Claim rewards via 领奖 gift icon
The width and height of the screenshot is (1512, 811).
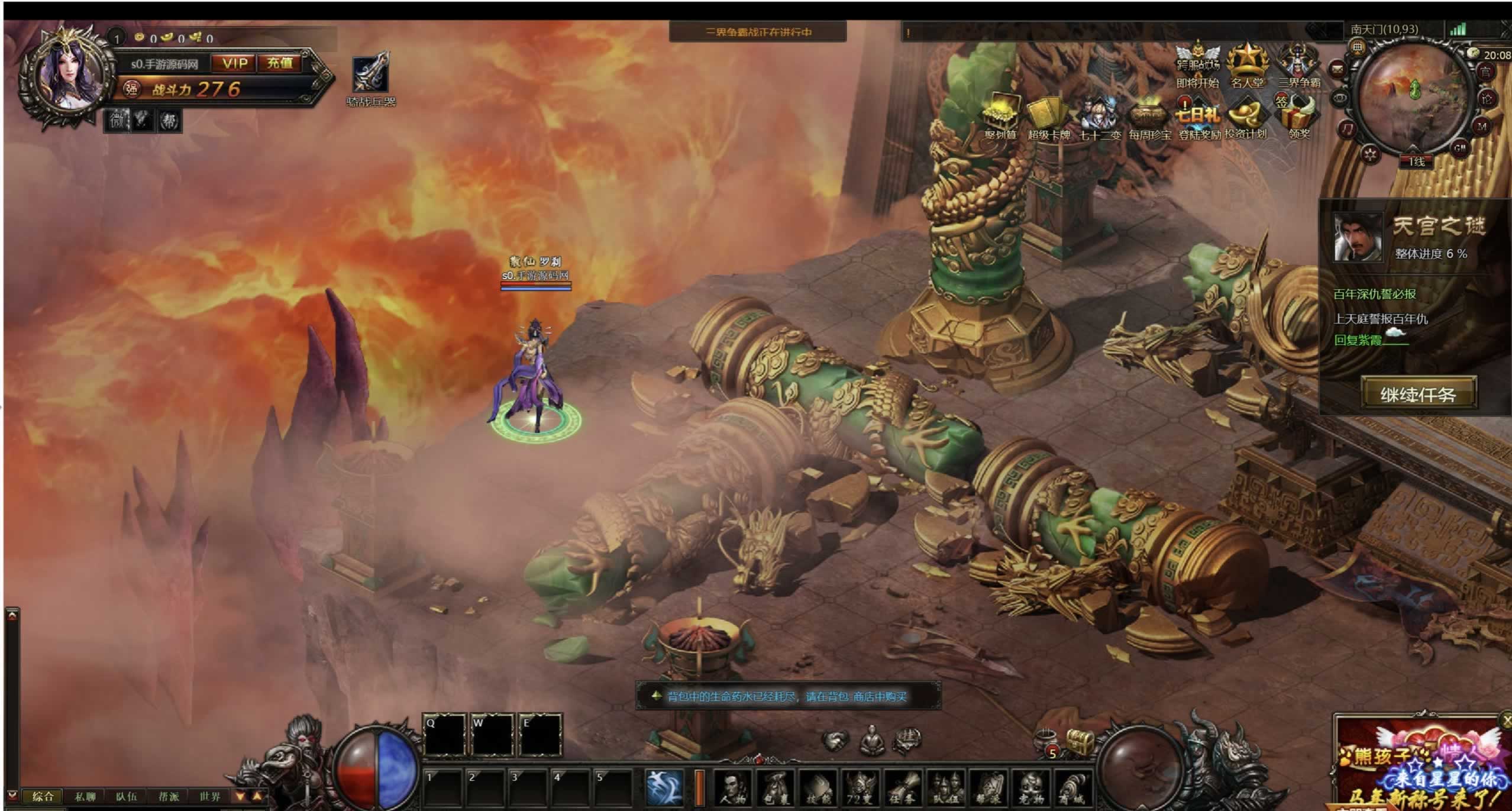[1298, 114]
